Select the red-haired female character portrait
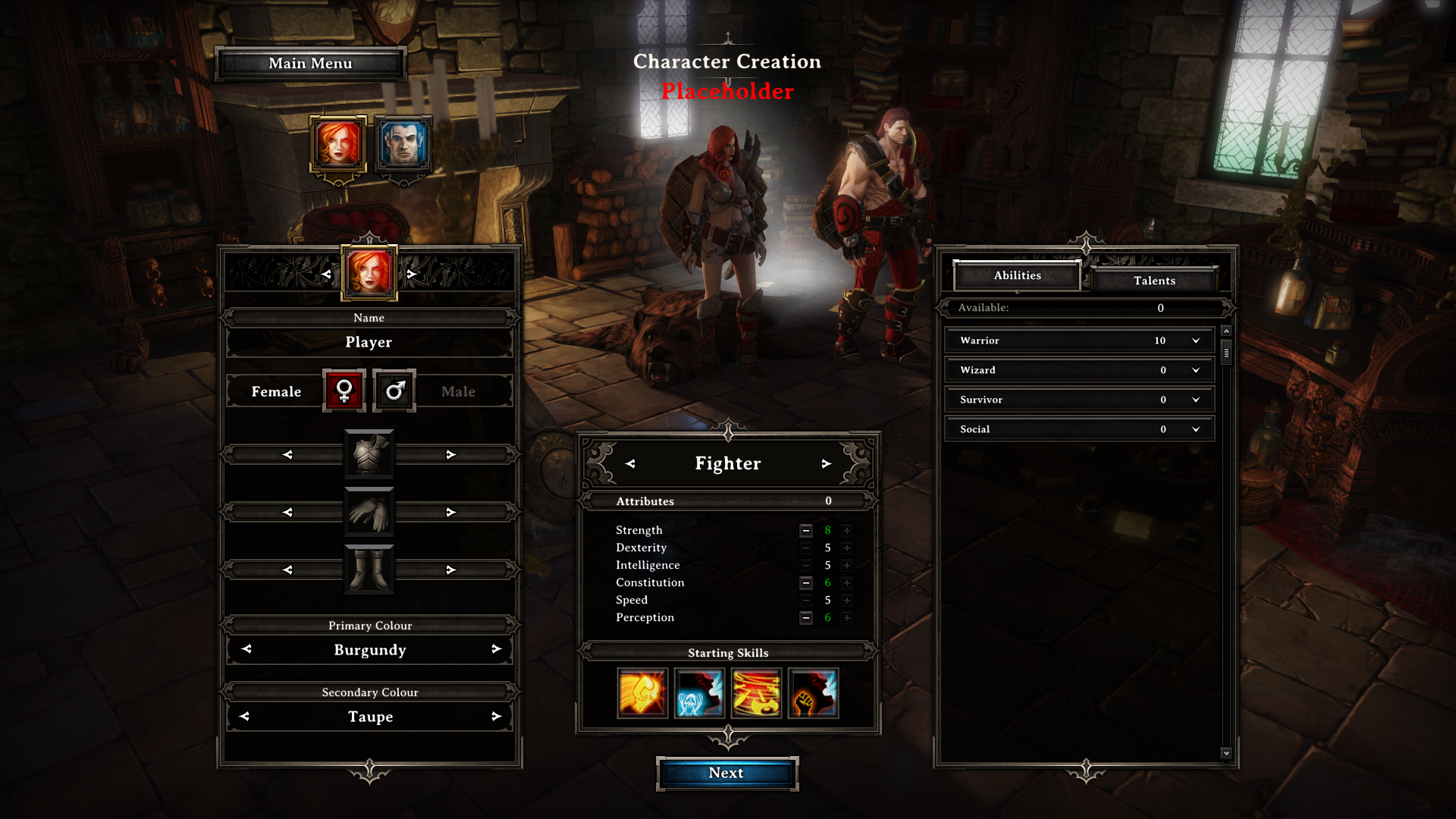Image resolution: width=1456 pixels, height=819 pixels. 338,144
